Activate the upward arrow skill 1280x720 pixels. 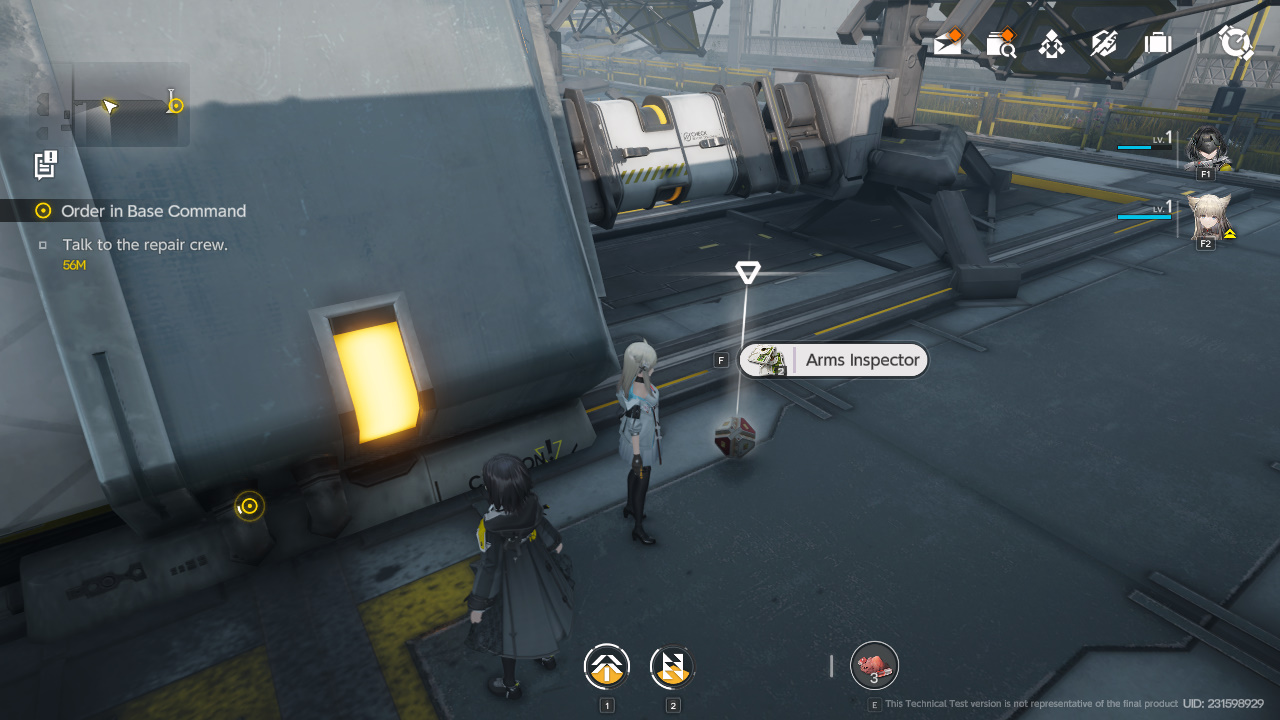coord(607,667)
